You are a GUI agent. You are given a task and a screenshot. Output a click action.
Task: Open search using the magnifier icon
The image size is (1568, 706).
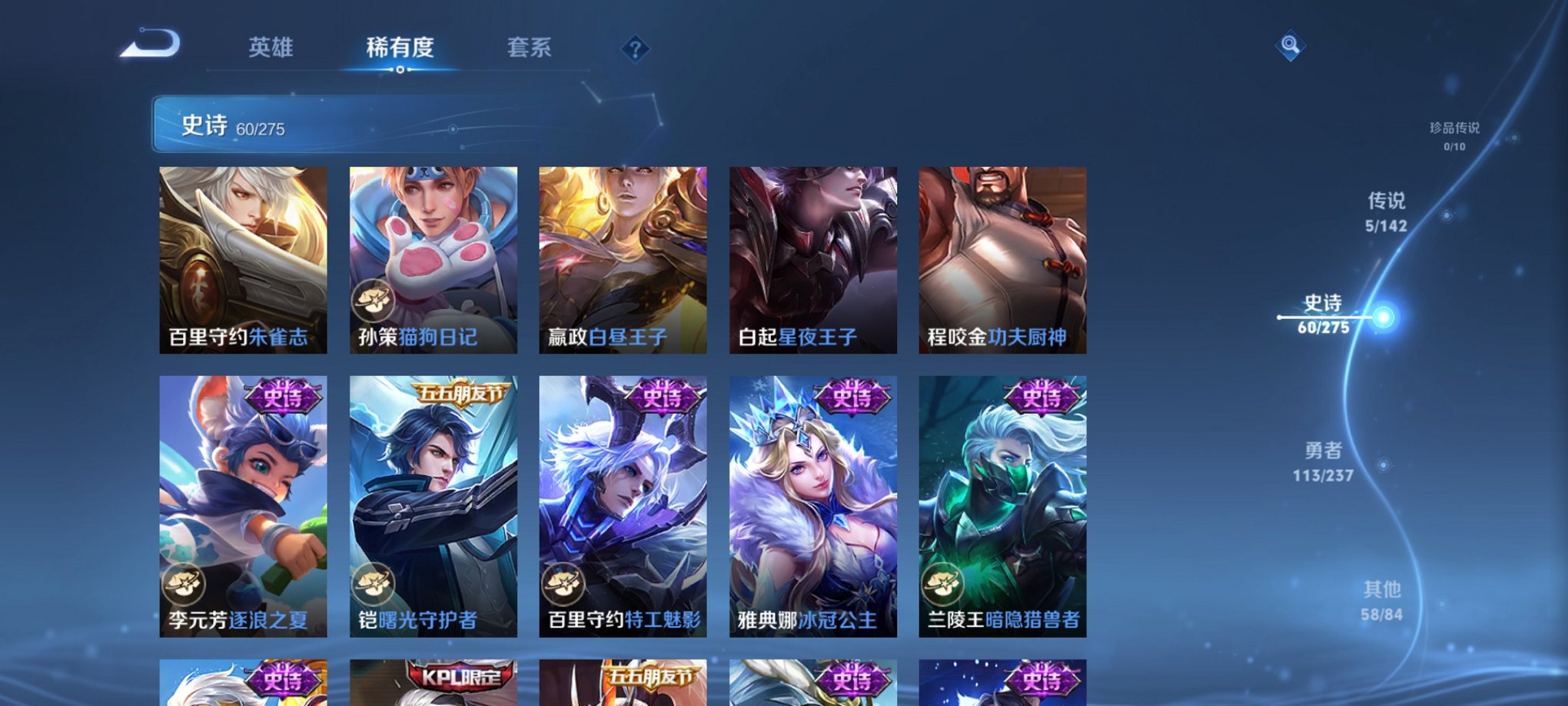coord(1291,46)
